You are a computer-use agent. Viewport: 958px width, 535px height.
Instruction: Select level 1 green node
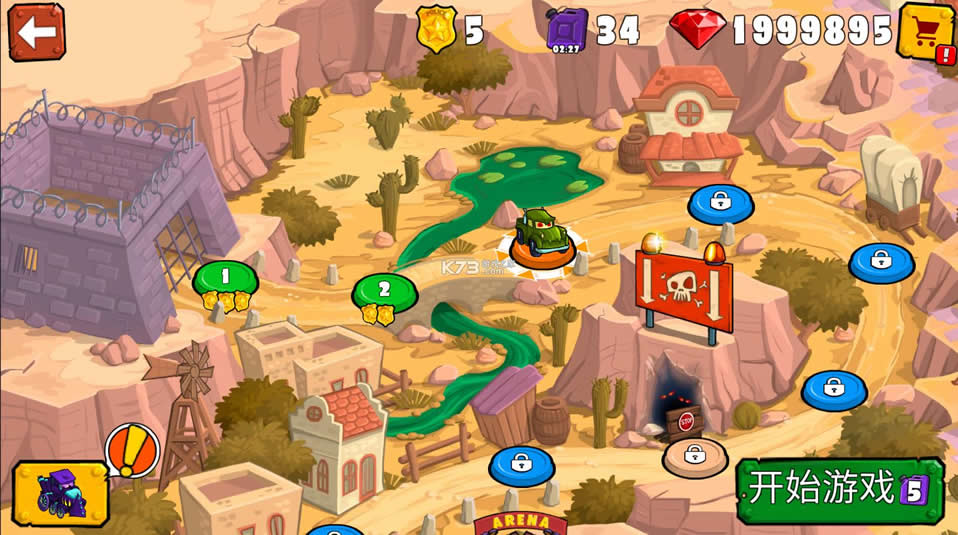pos(225,278)
